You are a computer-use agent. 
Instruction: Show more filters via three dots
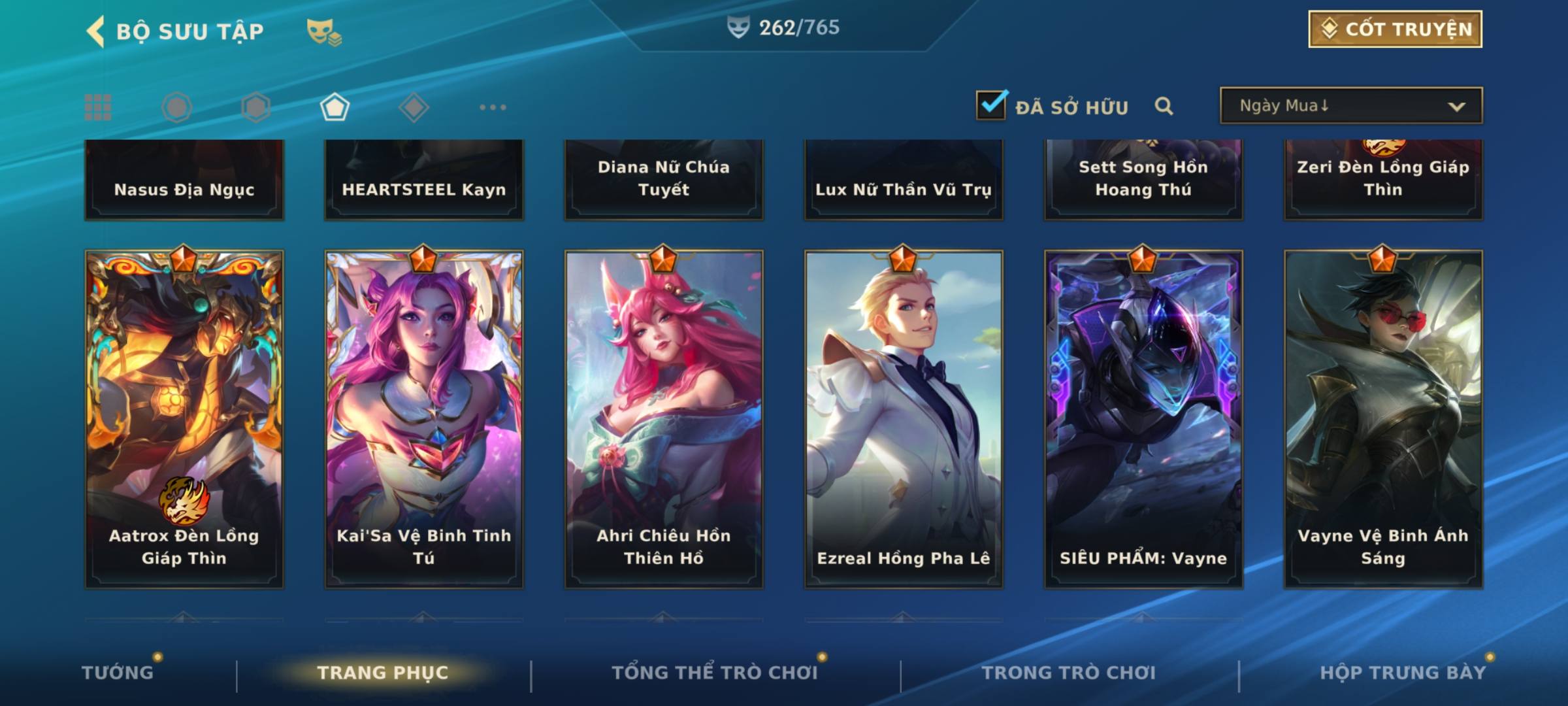point(493,107)
